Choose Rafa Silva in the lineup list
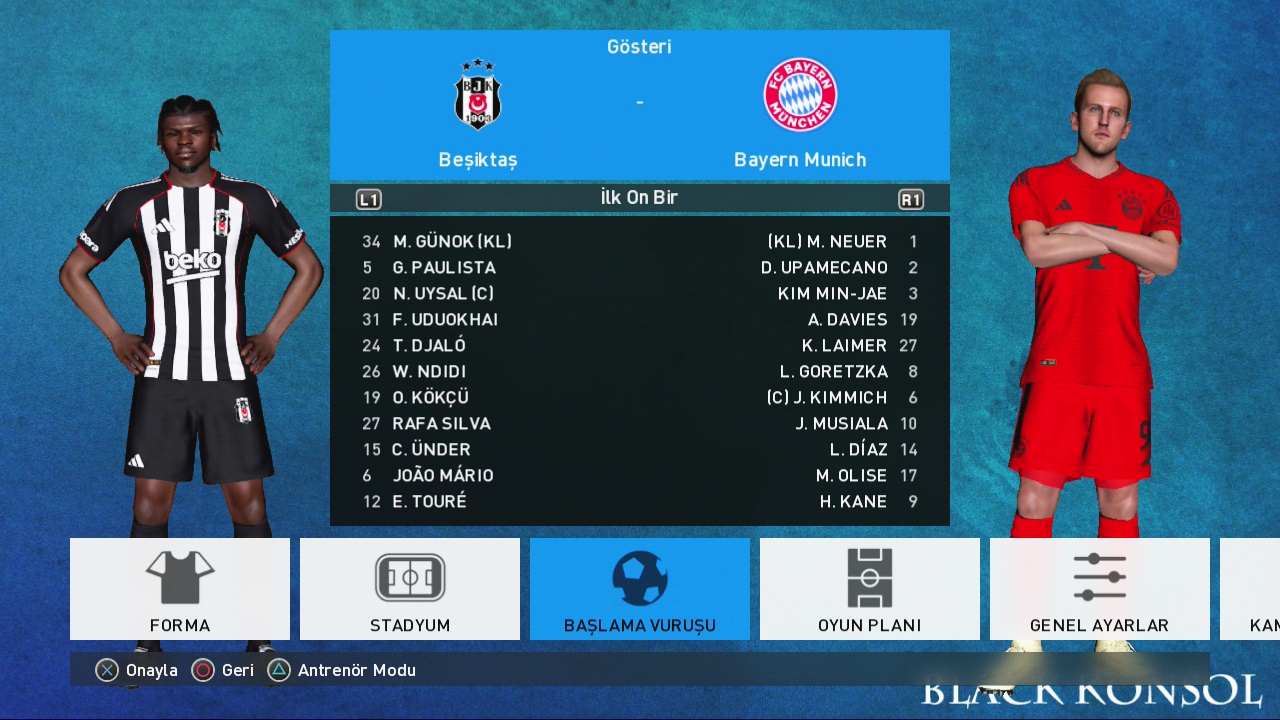The width and height of the screenshot is (1280, 720). pyautogui.click(x=441, y=424)
